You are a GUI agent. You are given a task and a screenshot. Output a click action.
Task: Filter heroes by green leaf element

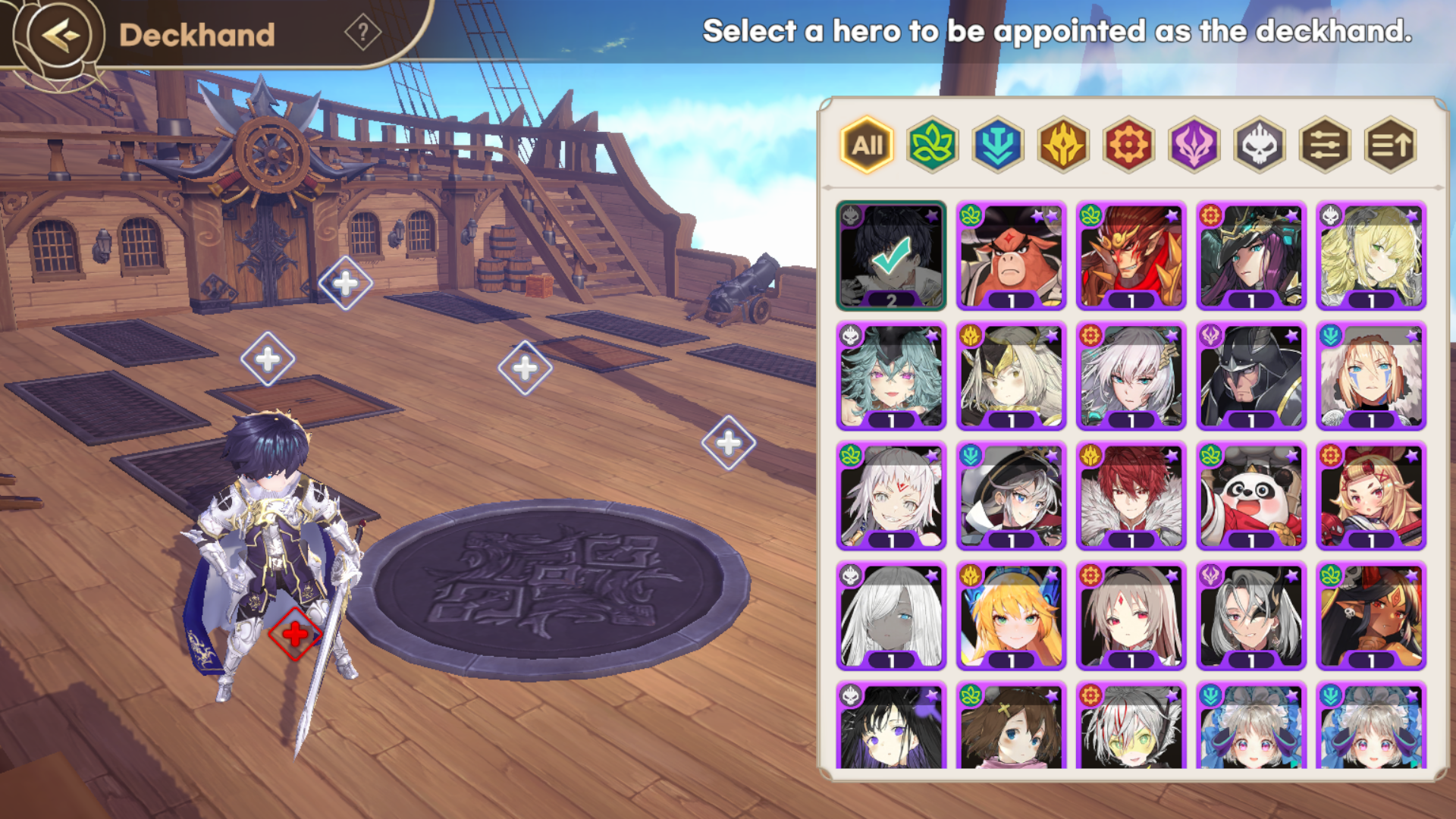pyautogui.click(x=932, y=145)
